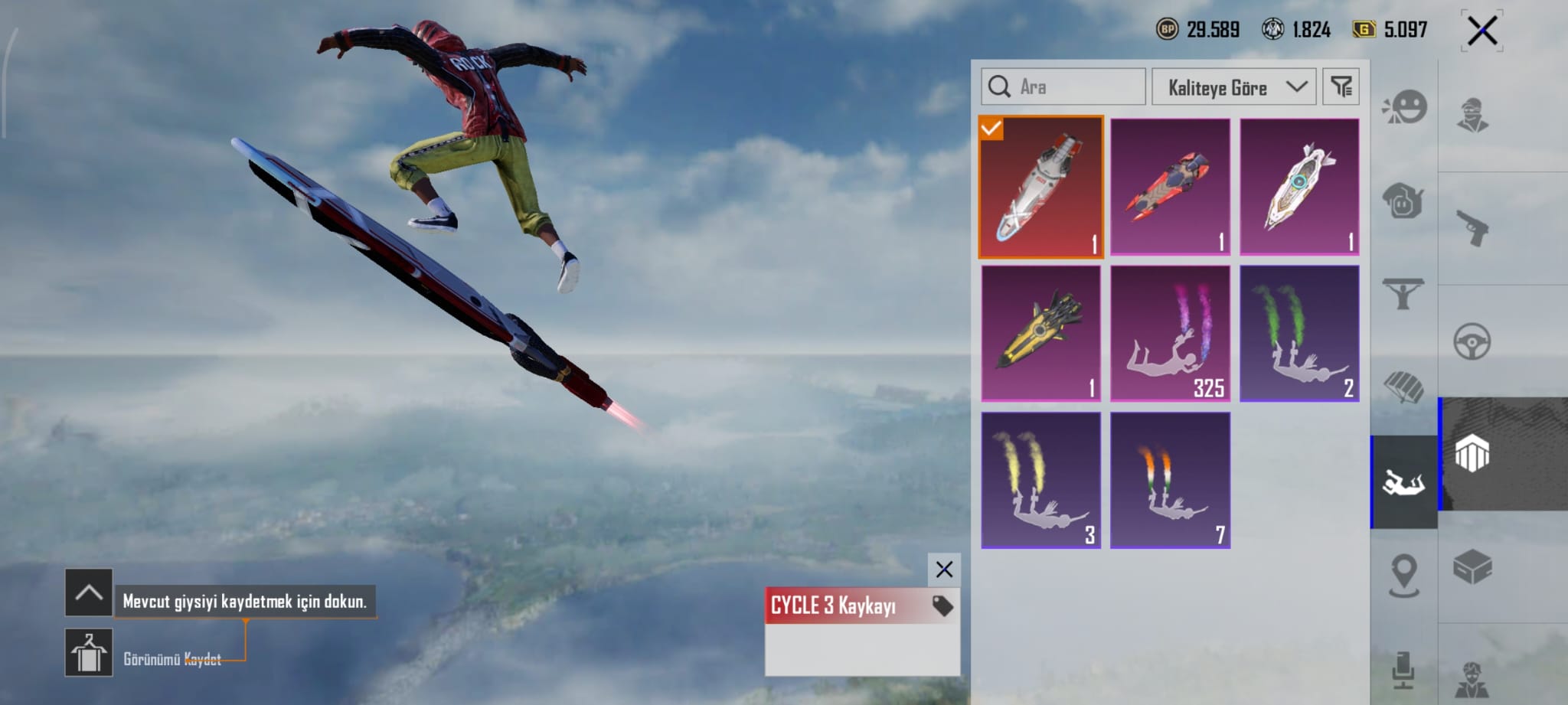This screenshot has width=1568, height=705.
Task: Switch to the parachute category tab
Action: point(1403,387)
